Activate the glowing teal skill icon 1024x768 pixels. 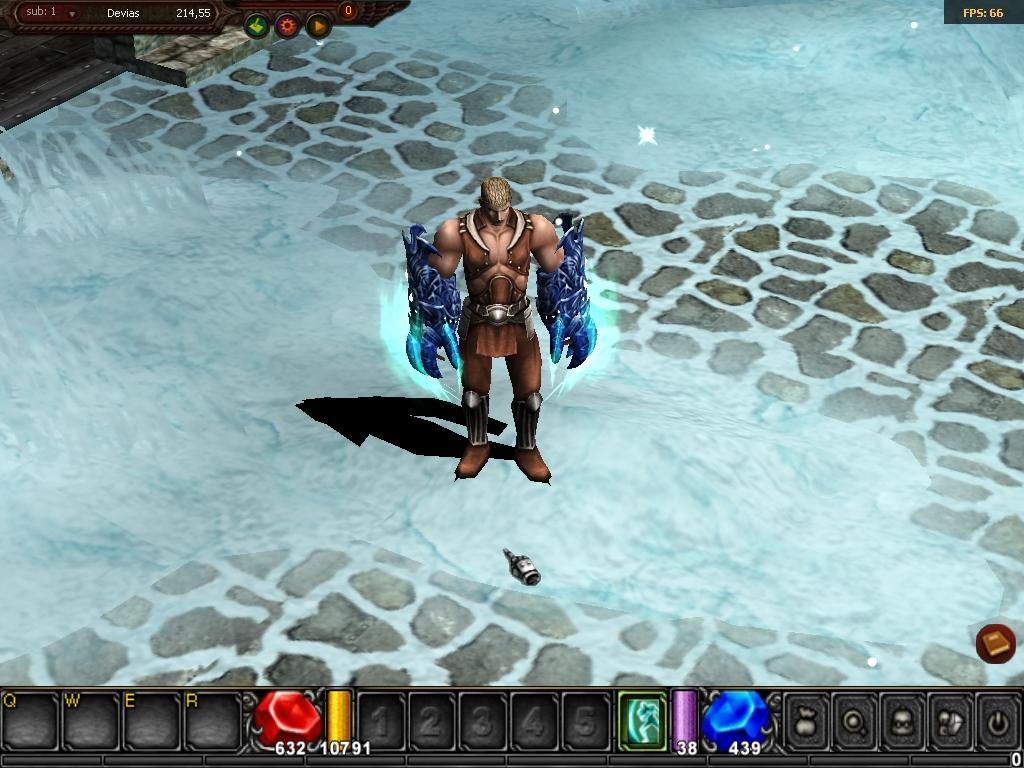click(x=641, y=719)
